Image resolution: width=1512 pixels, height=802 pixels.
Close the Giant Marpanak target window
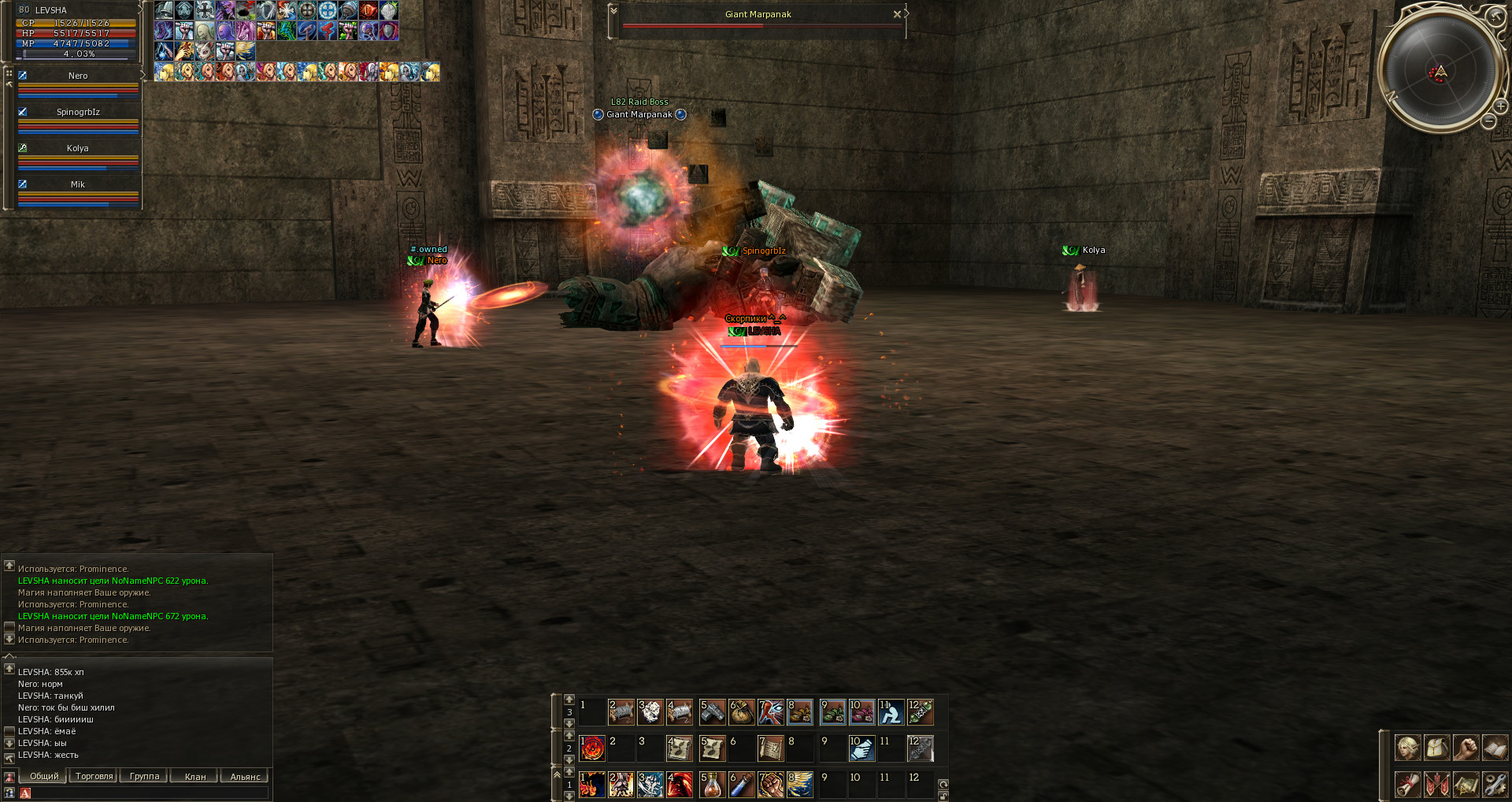pos(896,14)
